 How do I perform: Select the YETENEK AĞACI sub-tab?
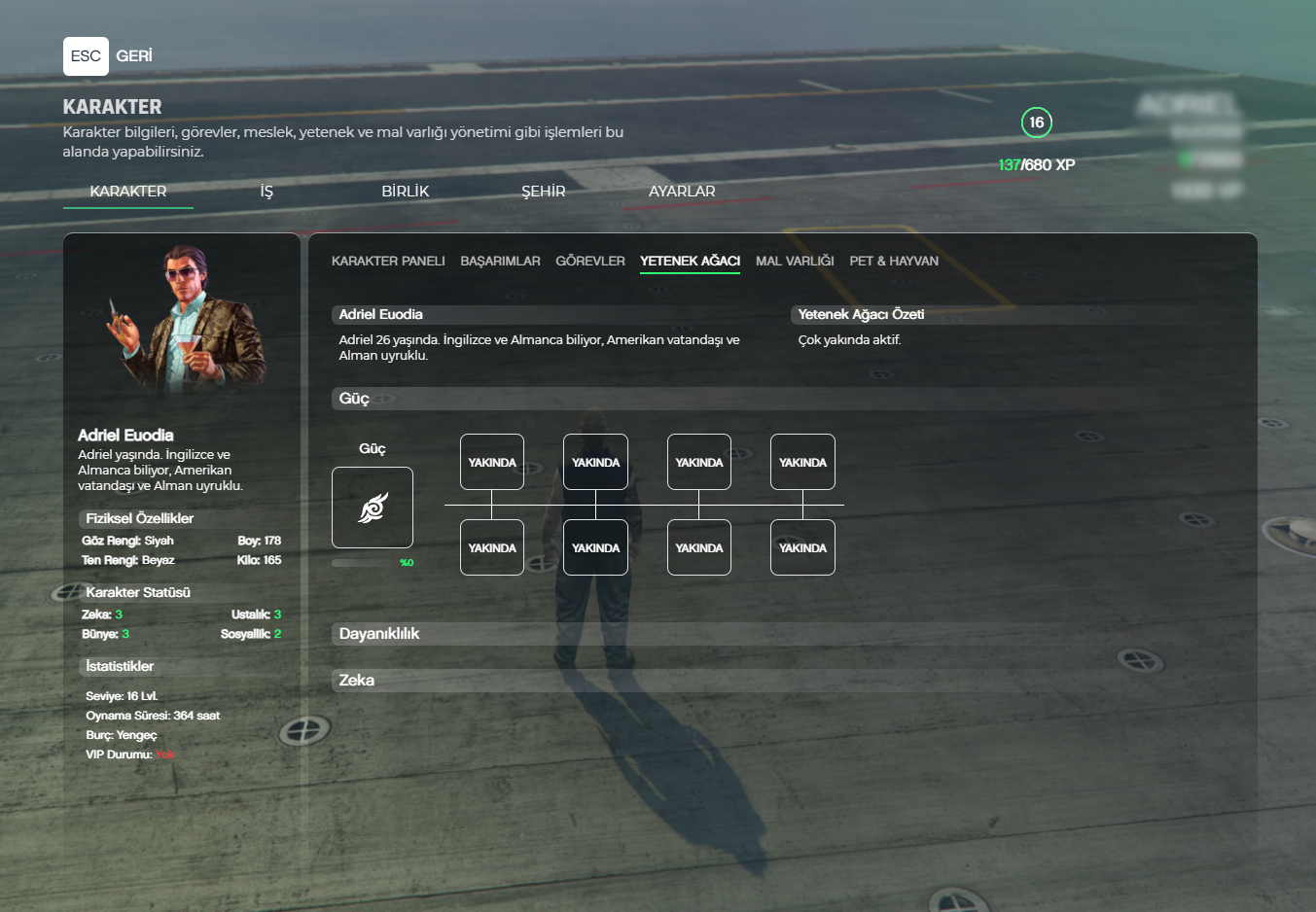[690, 261]
